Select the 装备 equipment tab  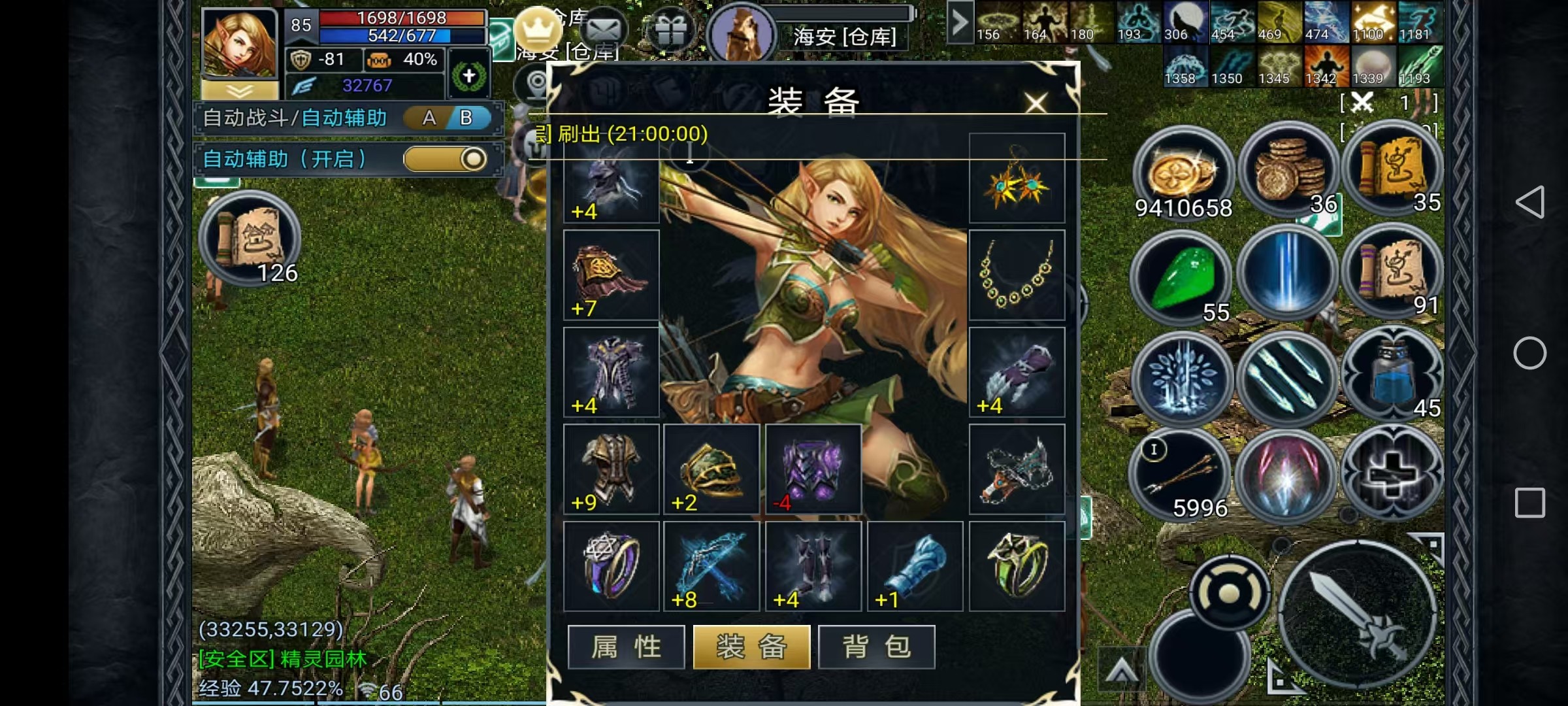(x=751, y=647)
